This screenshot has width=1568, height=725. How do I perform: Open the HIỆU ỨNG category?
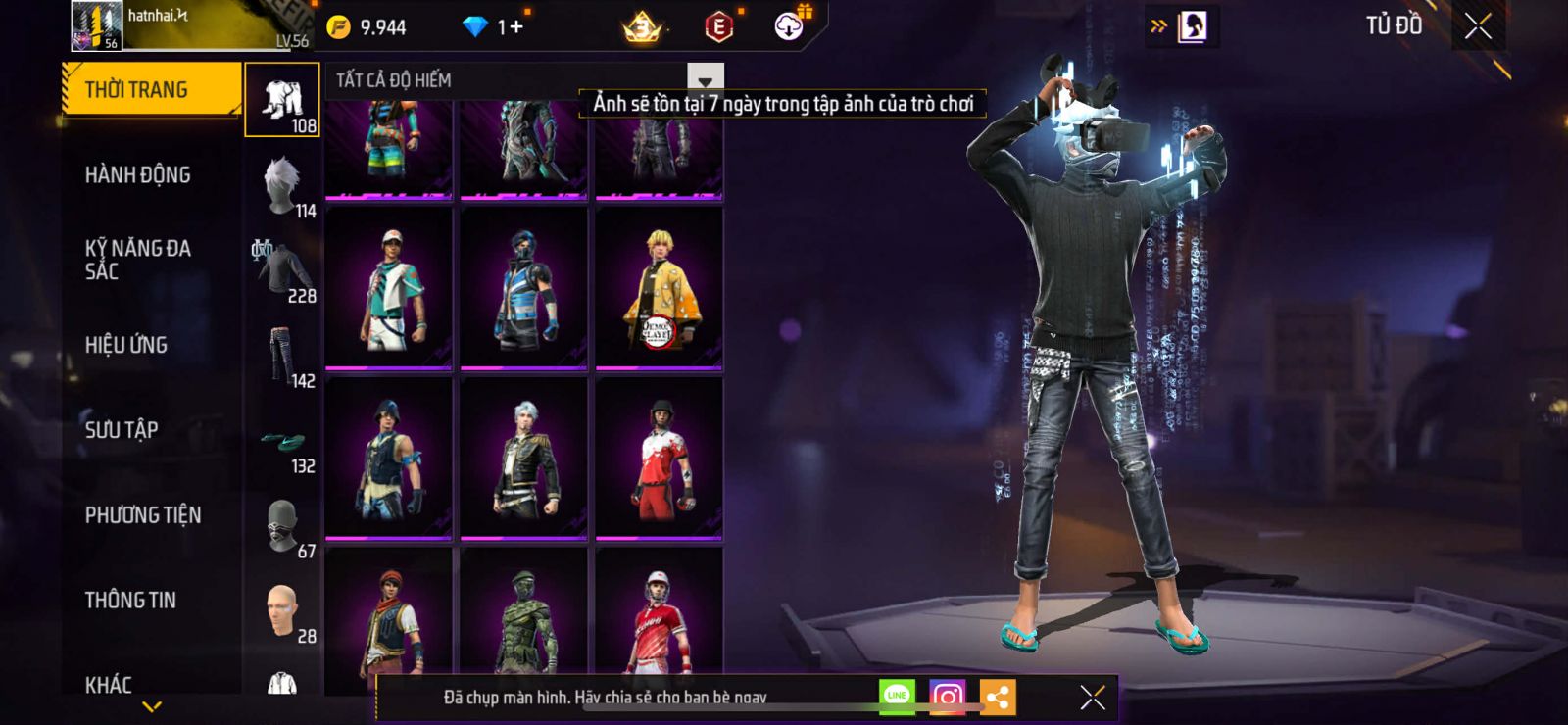(x=125, y=345)
